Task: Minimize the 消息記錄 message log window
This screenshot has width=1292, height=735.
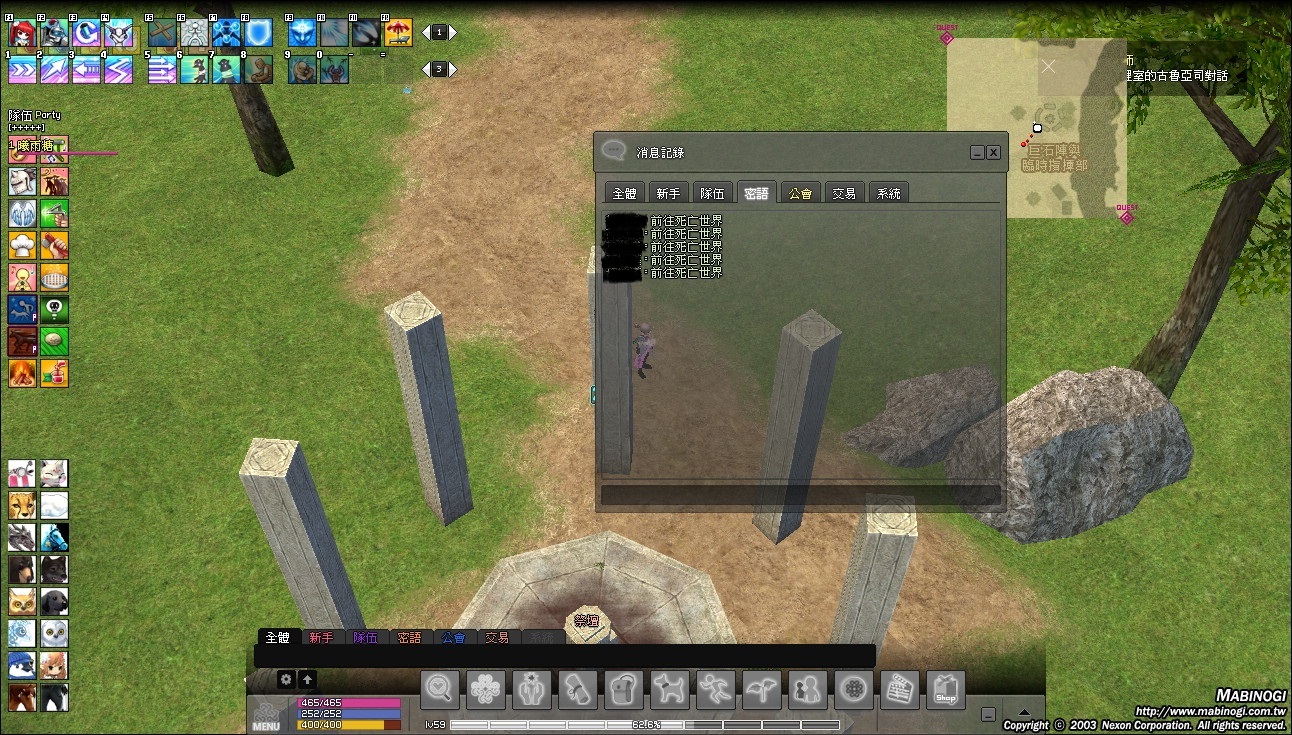Action: pyautogui.click(x=977, y=153)
